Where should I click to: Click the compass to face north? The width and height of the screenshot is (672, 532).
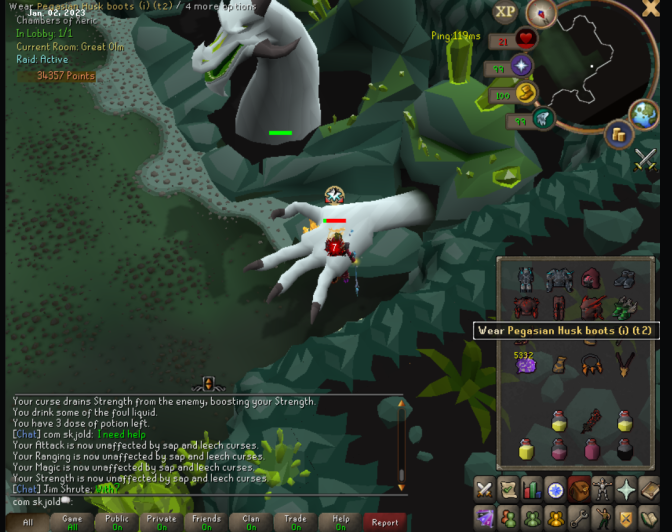pos(543,13)
